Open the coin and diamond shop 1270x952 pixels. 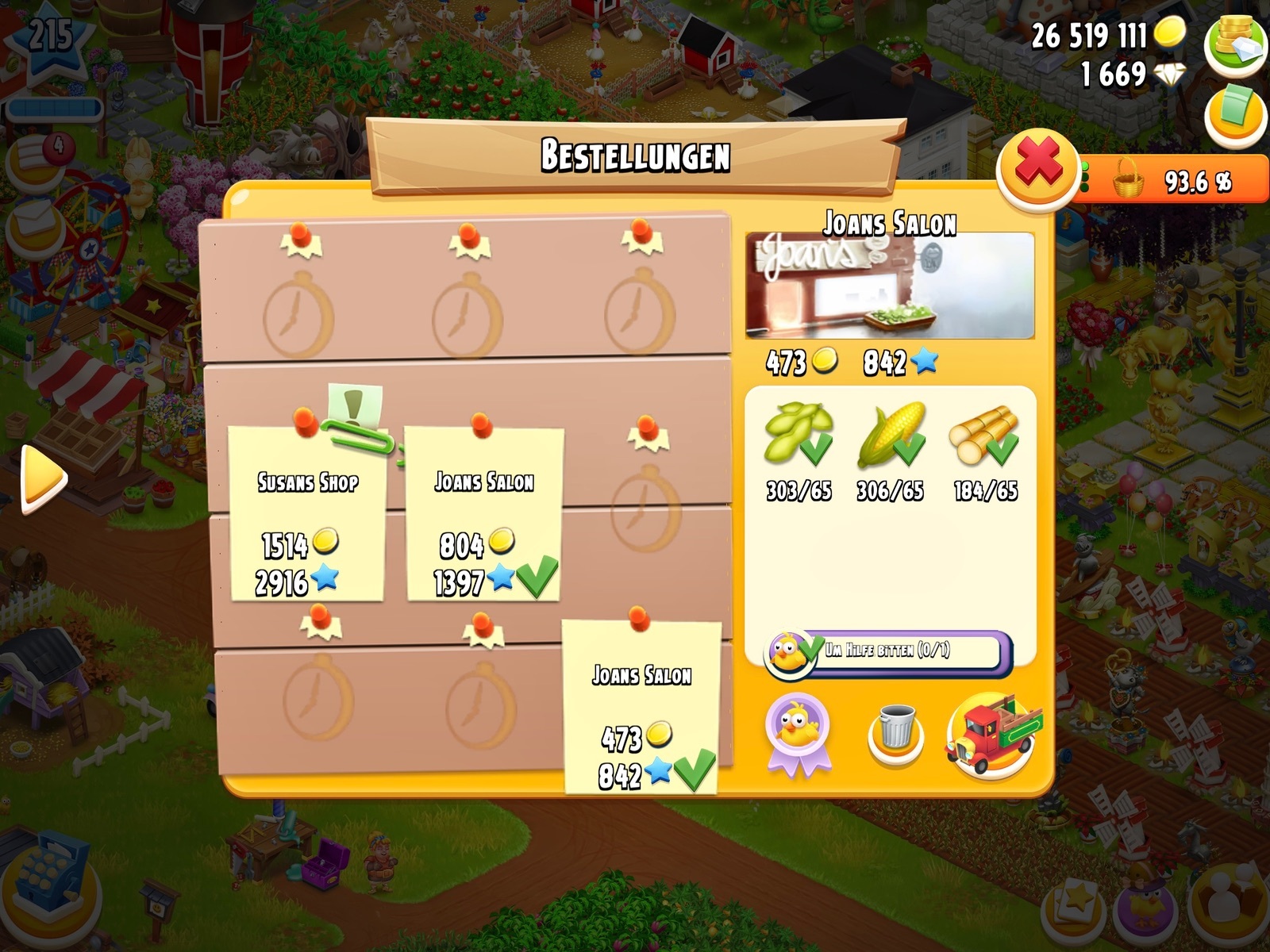[x=1235, y=44]
